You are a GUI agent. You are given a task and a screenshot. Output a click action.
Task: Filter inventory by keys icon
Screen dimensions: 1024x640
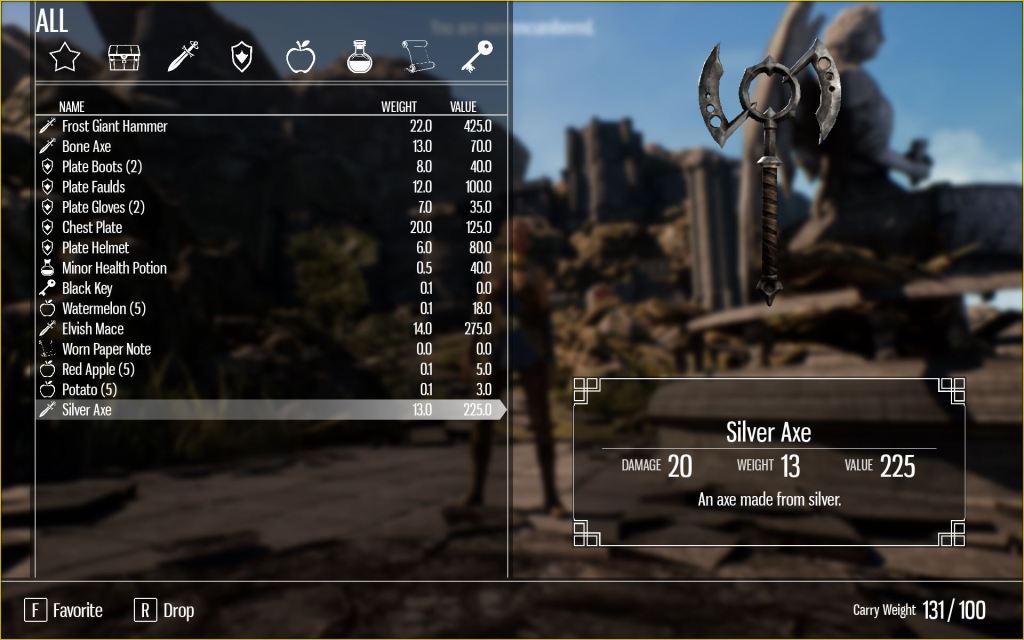point(475,58)
